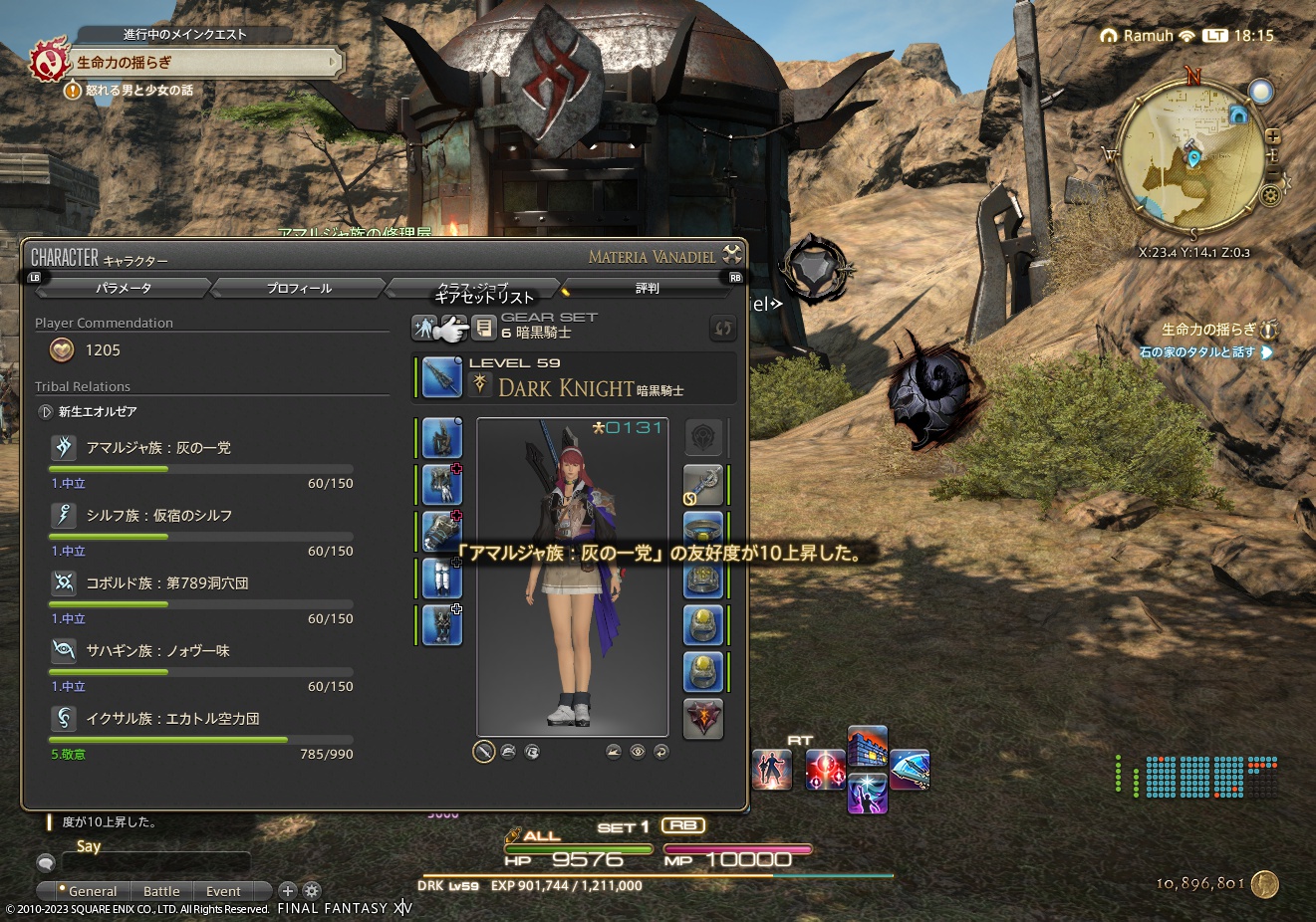This screenshot has width=1316, height=922.
Task: Select the equipped greatsword weapon slot icon
Action: click(x=441, y=377)
